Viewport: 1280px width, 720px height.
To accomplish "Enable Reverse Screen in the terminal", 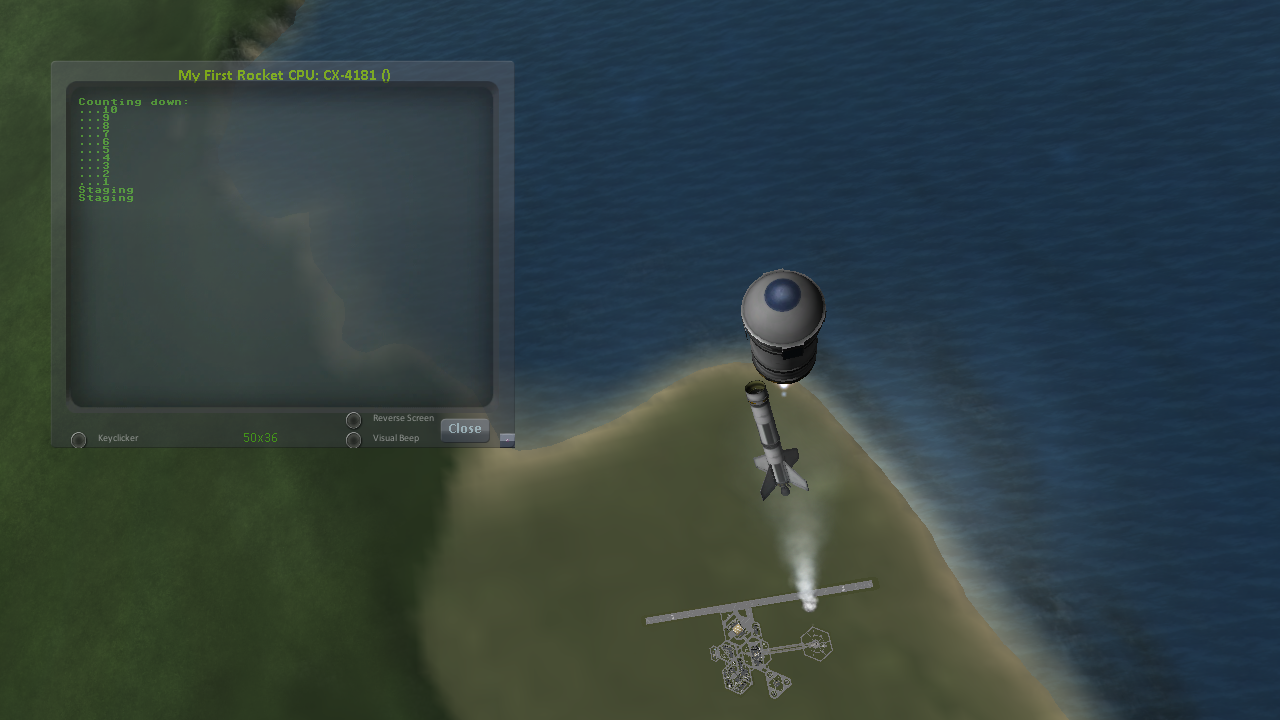I will [x=353, y=420].
